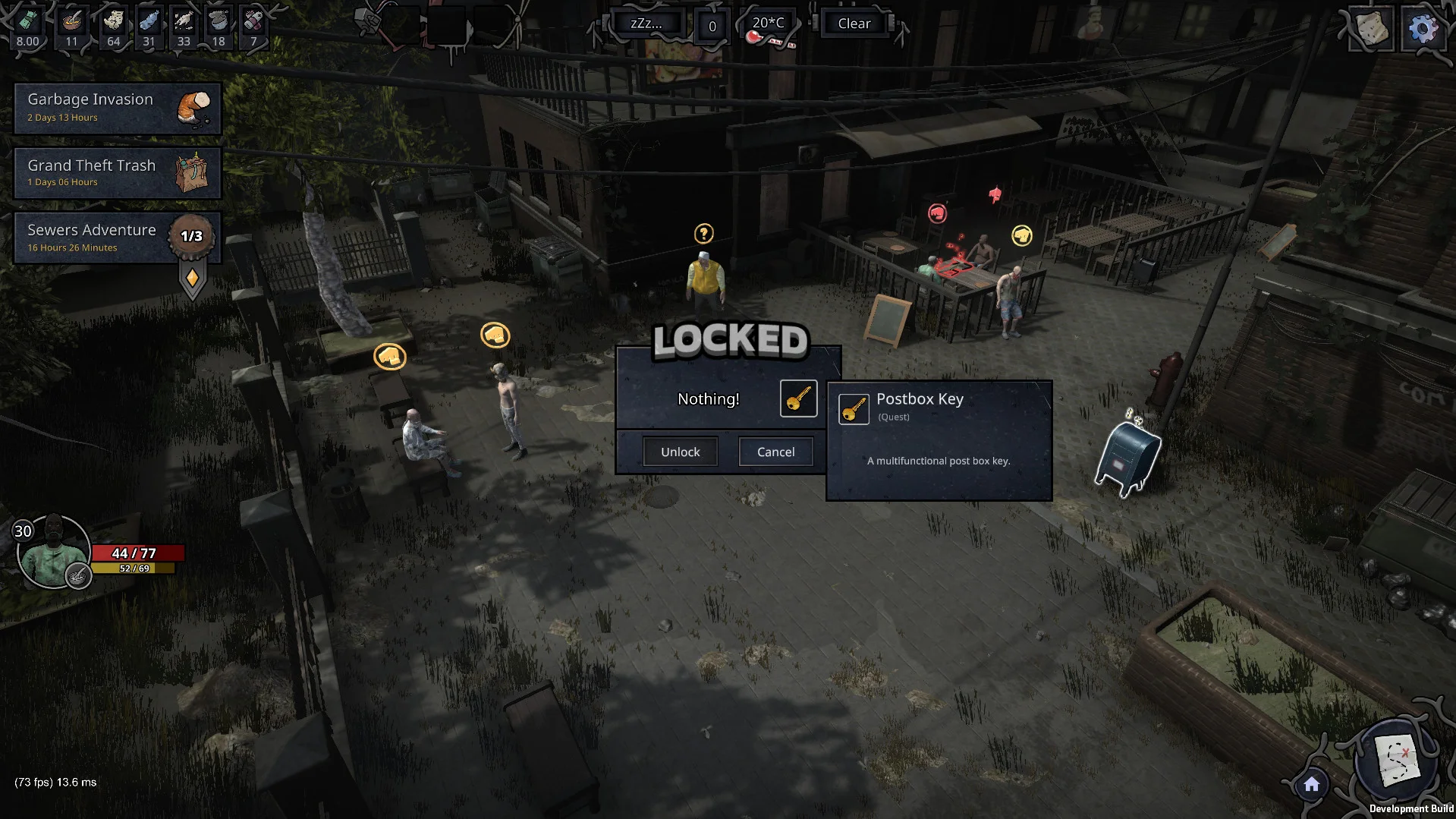Expand quest list with diamond marker

(x=192, y=279)
